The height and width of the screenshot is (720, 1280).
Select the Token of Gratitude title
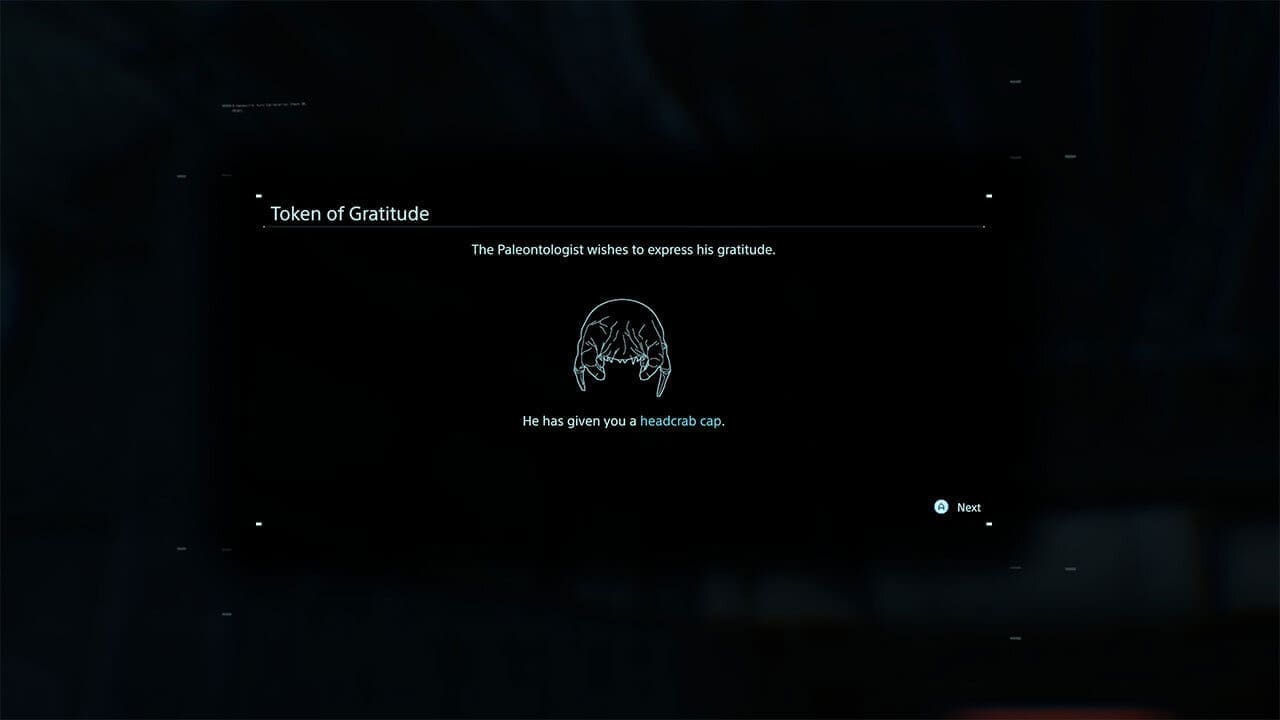[x=350, y=213]
